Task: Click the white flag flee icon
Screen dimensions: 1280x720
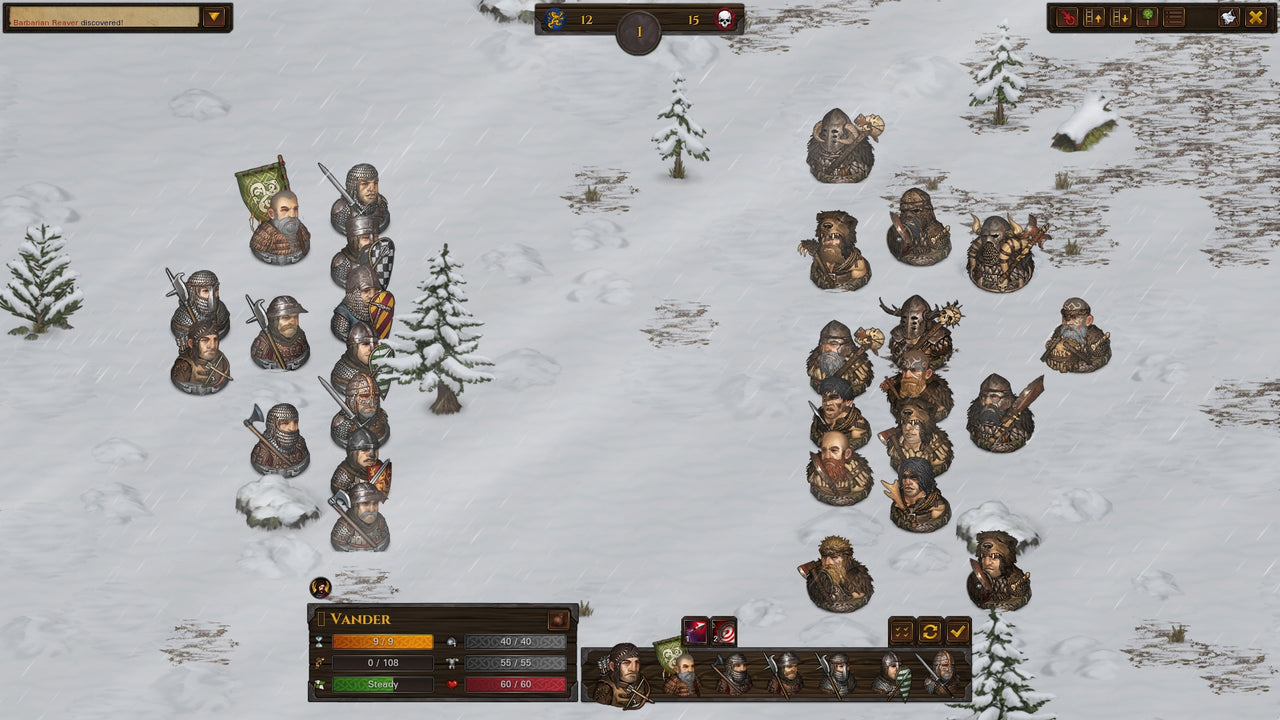Action: pyautogui.click(x=1228, y=17)
